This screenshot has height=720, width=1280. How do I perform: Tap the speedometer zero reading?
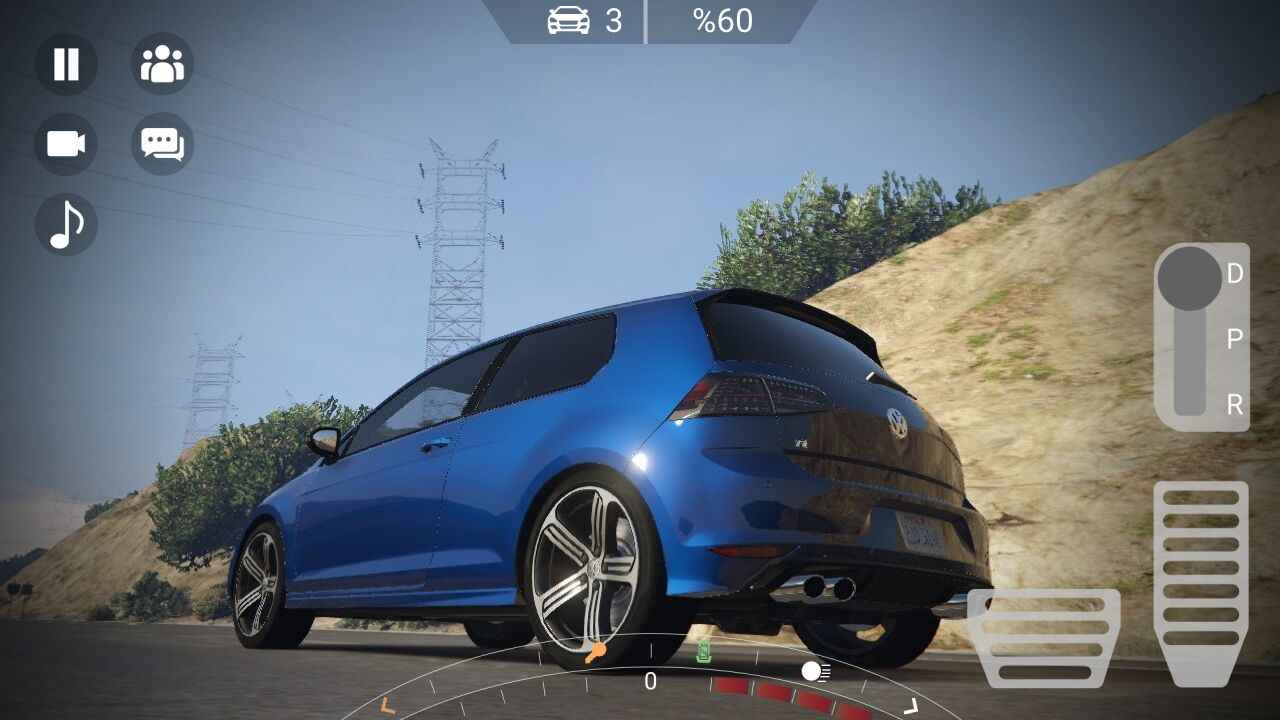click(x=650, y=683)
